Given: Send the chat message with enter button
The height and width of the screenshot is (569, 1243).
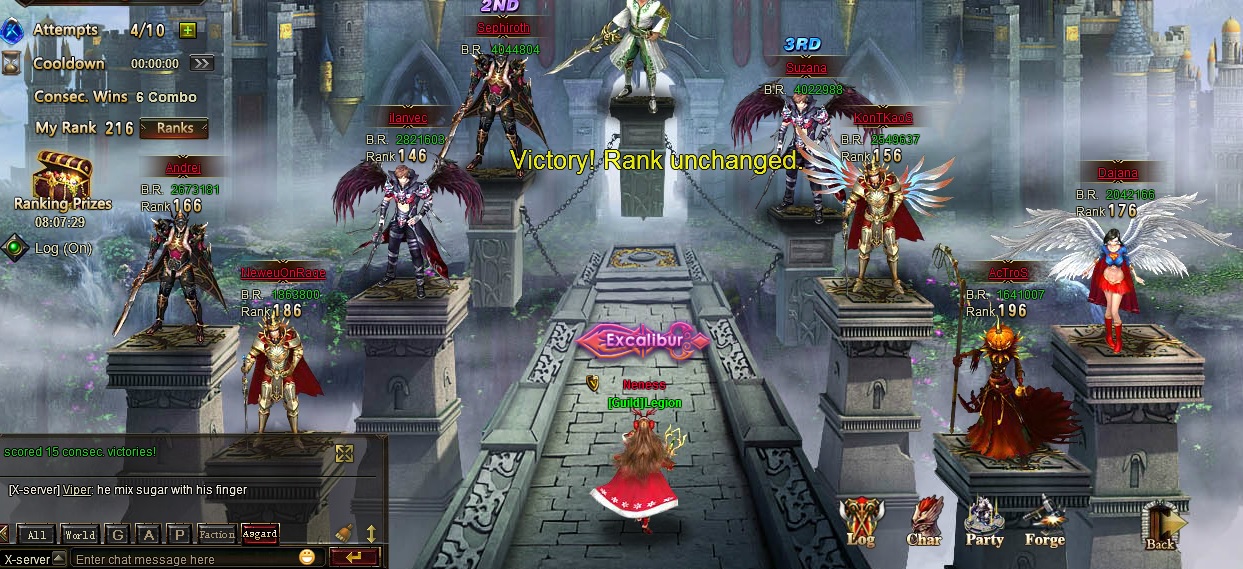Looking at the screenshot, I should (354, 557).
